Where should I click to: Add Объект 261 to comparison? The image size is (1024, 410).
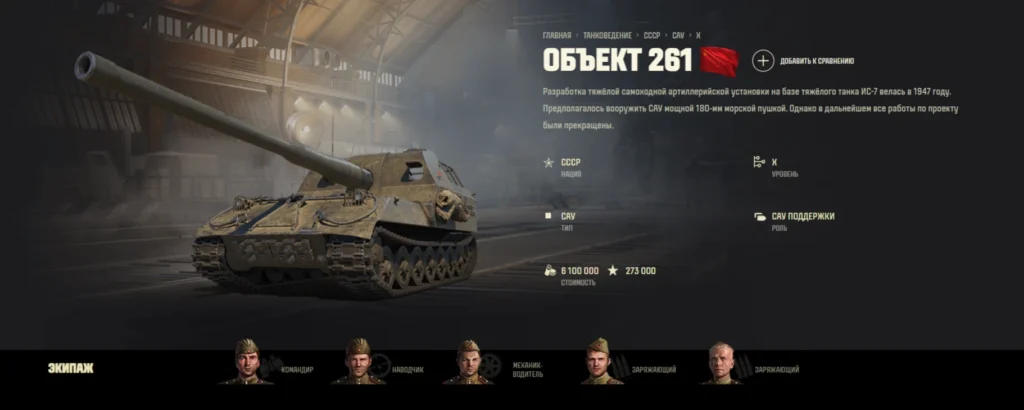(763, 61)
